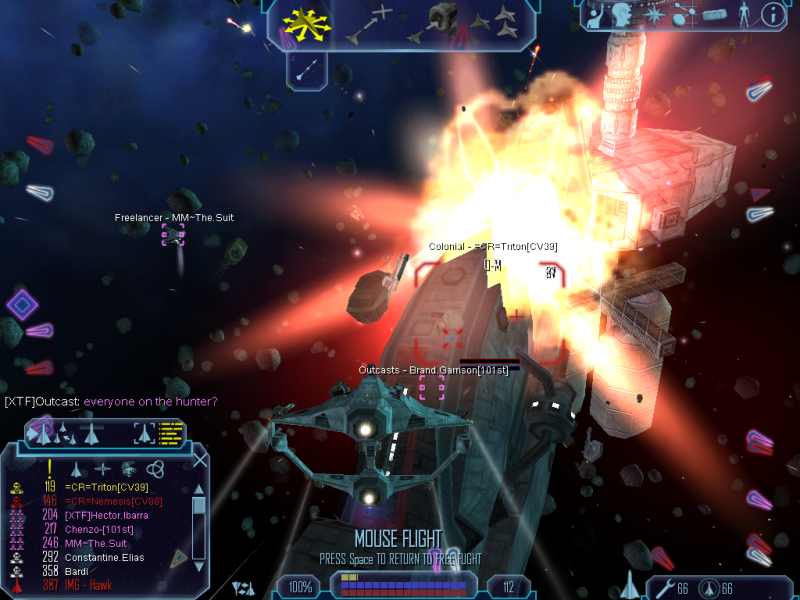
Task: Select the IMG - Hawk contact
Action: pyautogui.click(x=92, y=585)
